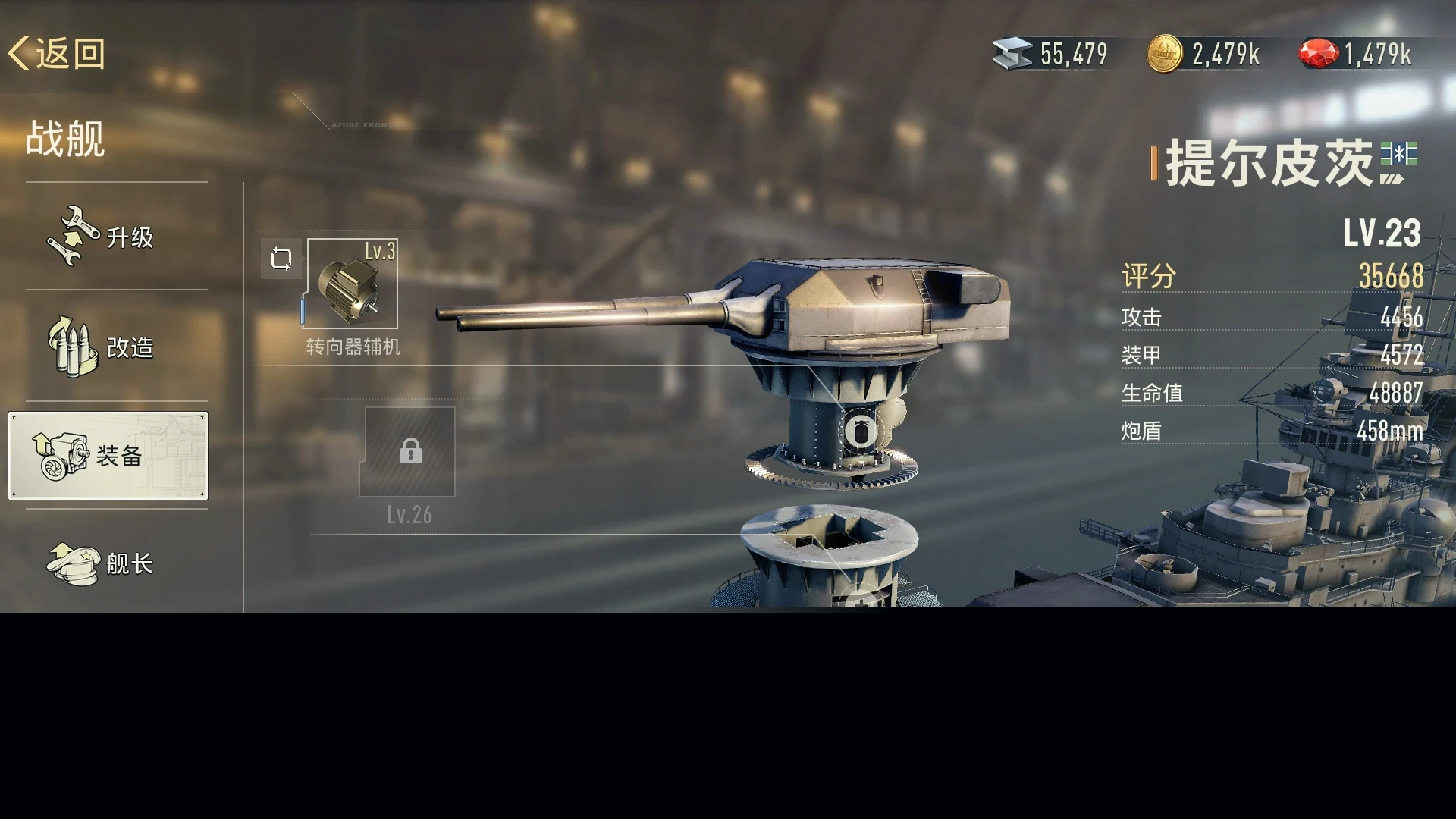Open the steel resource counter
Image resolution: width=1456 pixels, height=819 pixels.
[1051, 54]
